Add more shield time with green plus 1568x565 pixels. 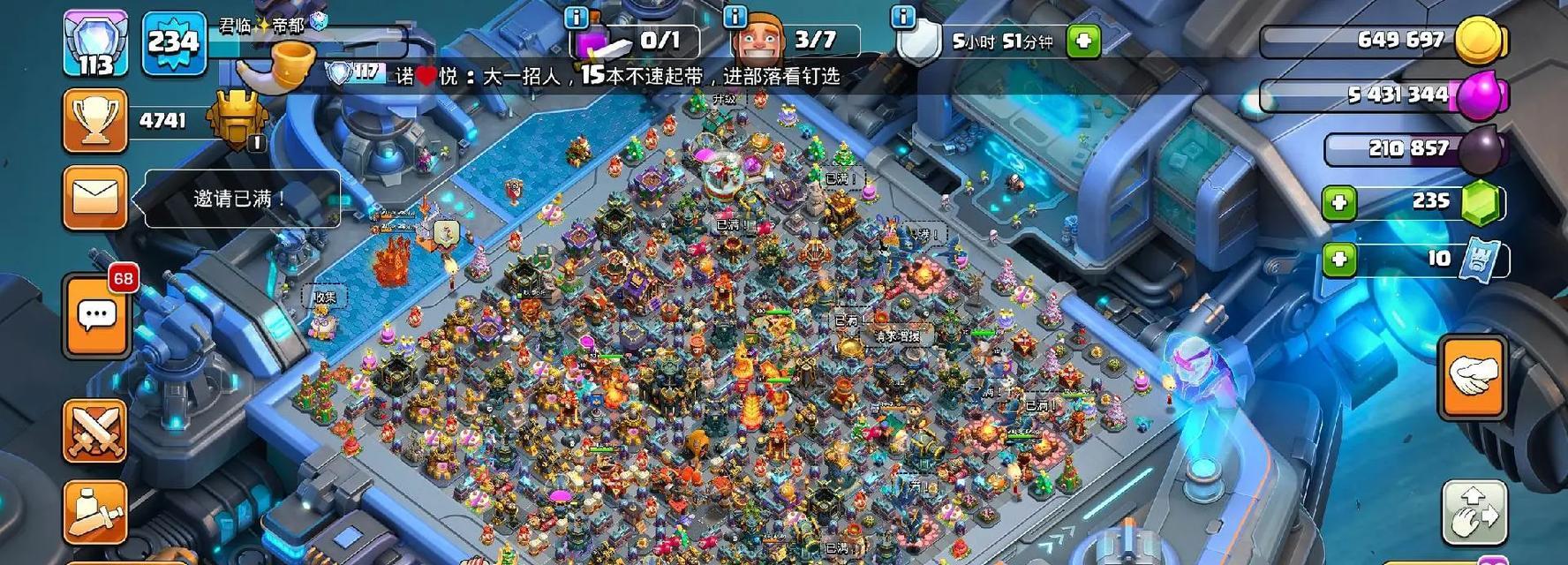(x=1083, y=41)
